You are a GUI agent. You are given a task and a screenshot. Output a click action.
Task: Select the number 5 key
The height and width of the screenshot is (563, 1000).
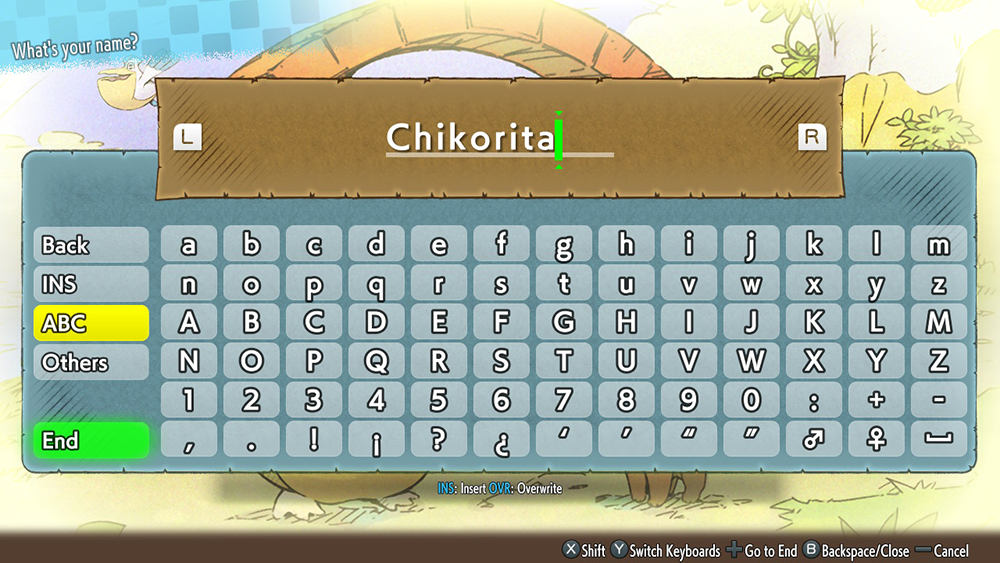[439, 401]
